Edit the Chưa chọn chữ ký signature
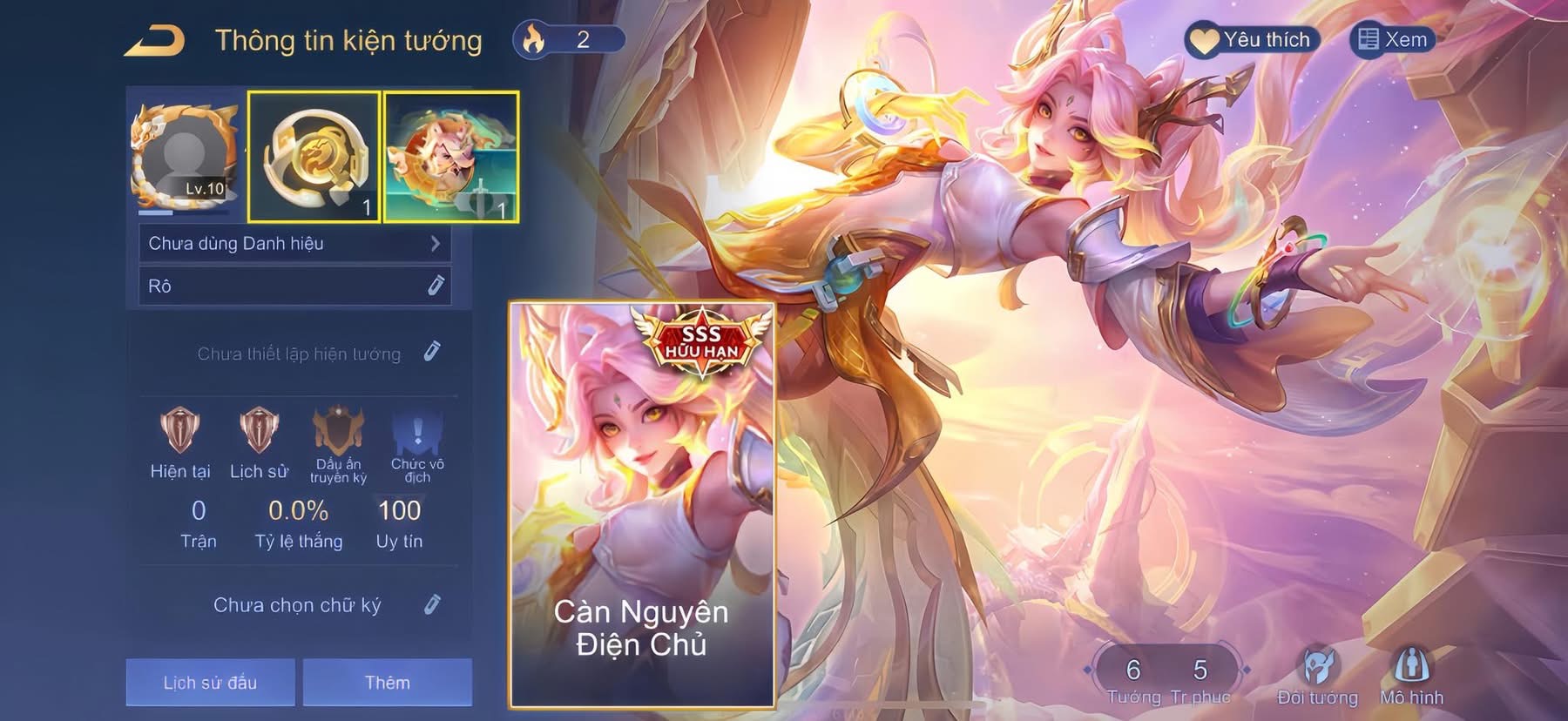Screen dimensions: 1568x721 click(x=432, y=604)
